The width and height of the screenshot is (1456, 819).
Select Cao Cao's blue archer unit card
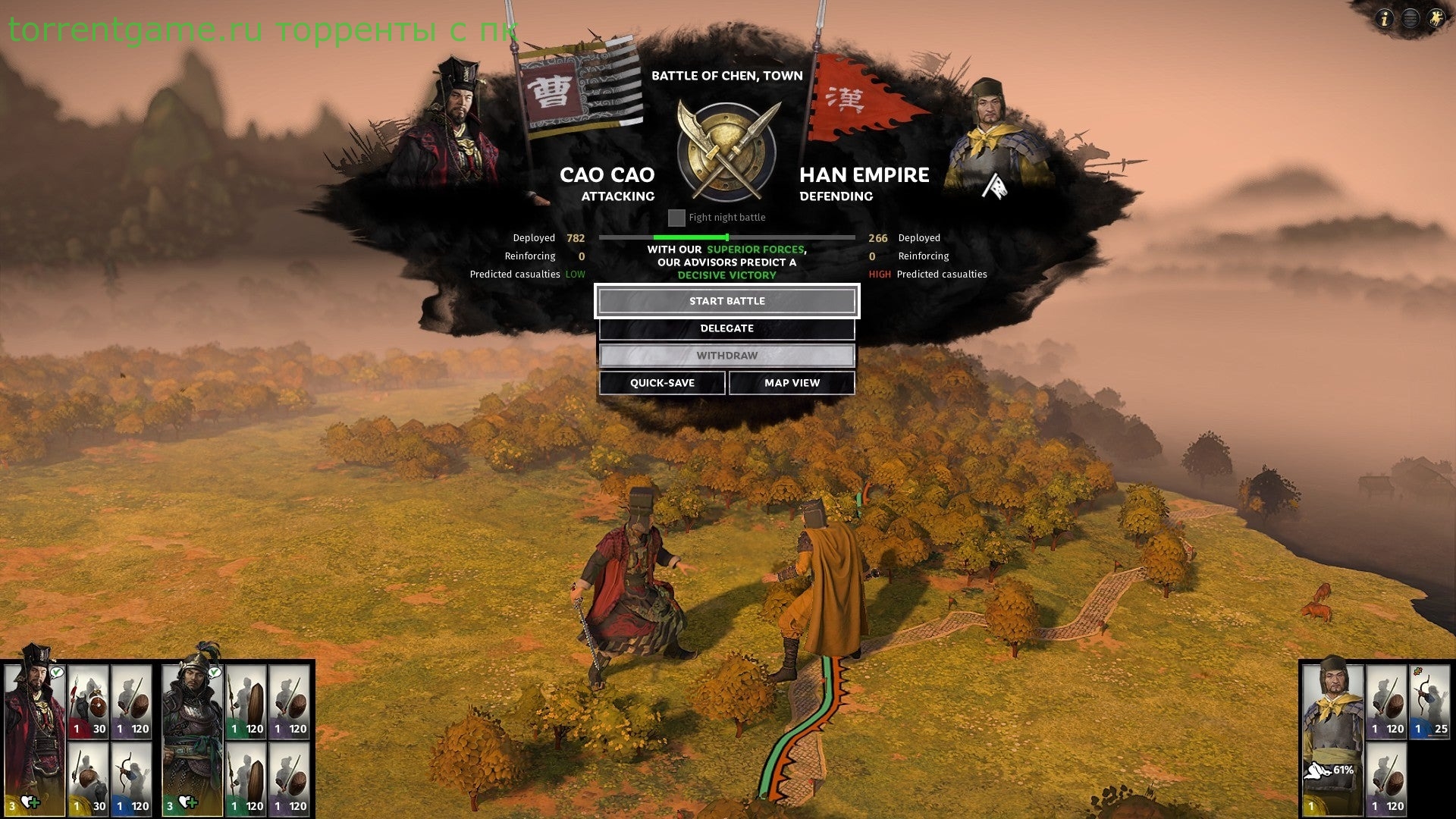click(x=132, y=779)
